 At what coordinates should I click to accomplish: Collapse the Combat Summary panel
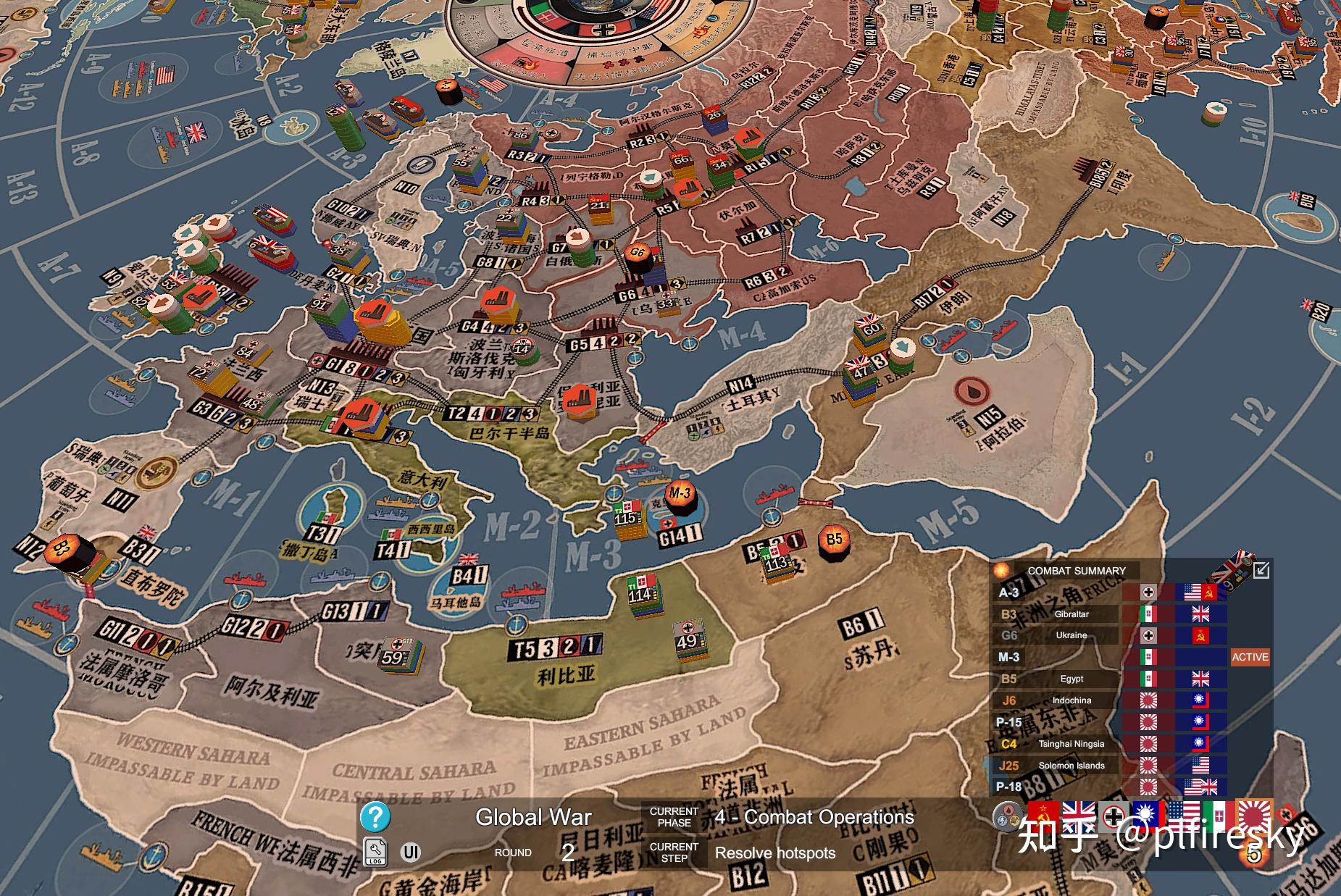(x=1261, y=571)
